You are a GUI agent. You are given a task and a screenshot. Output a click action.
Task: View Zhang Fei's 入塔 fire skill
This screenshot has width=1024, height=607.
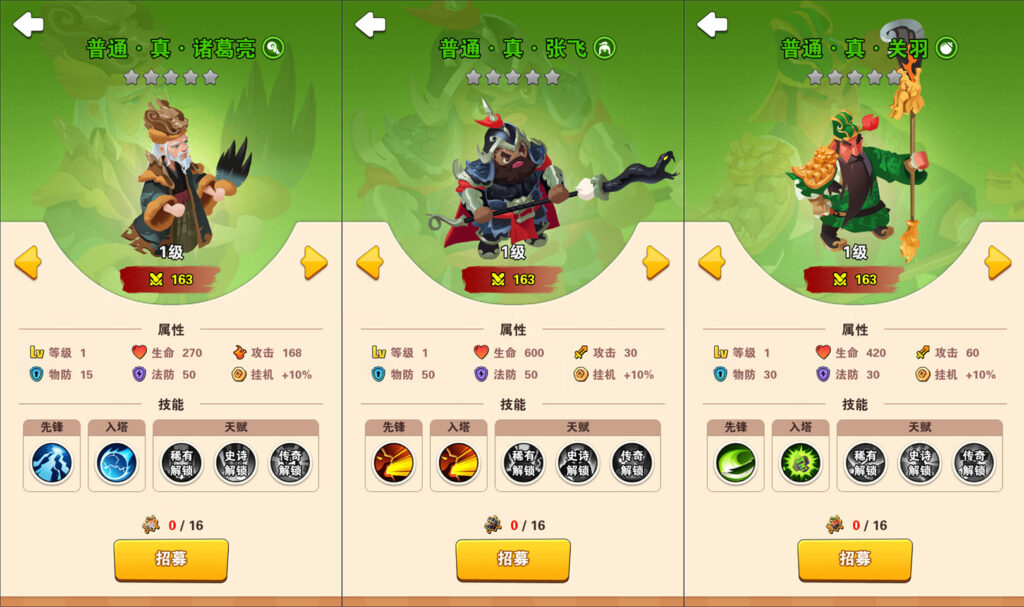458,463
